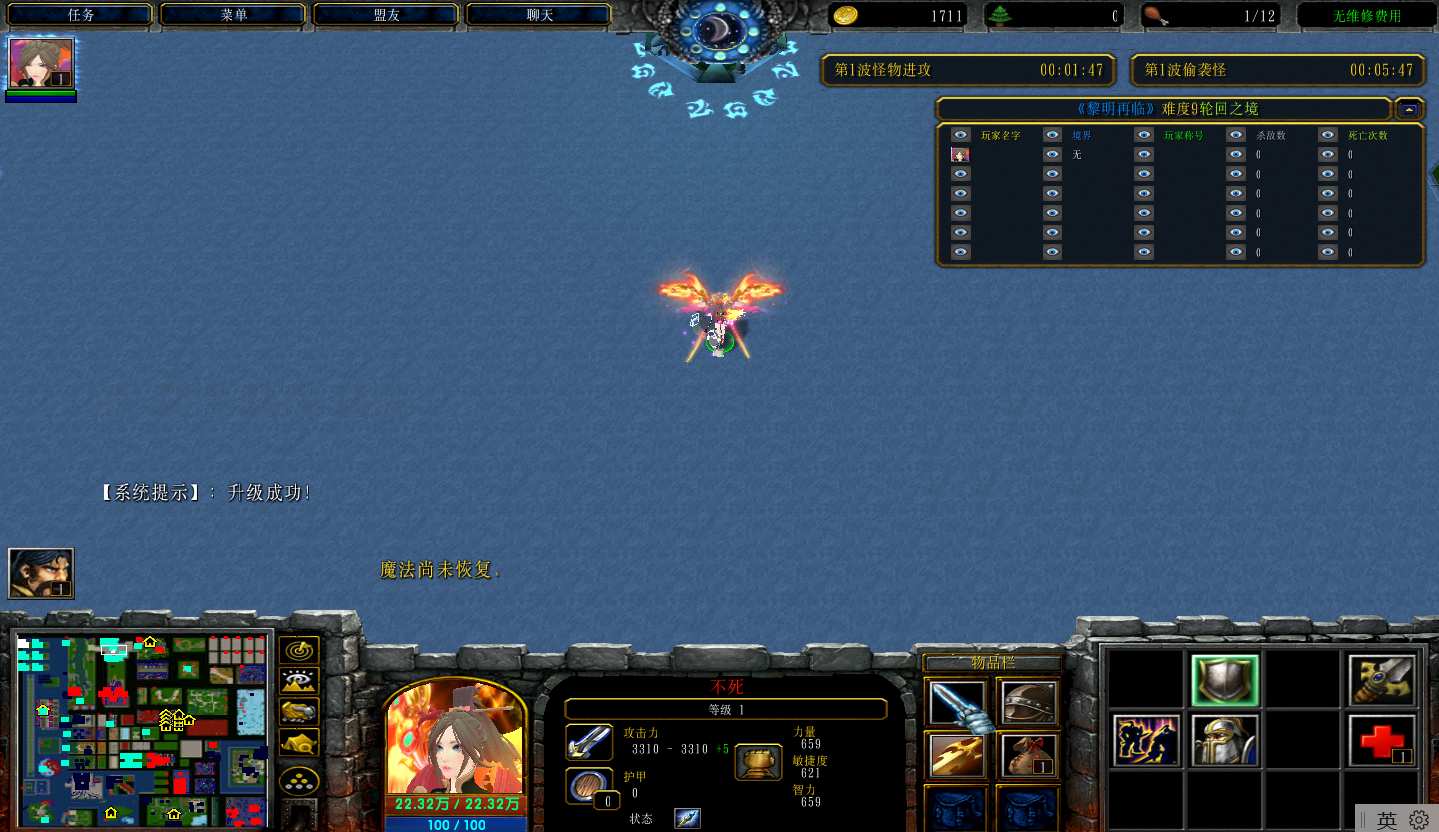Click on the minimap

coord(142,727)
